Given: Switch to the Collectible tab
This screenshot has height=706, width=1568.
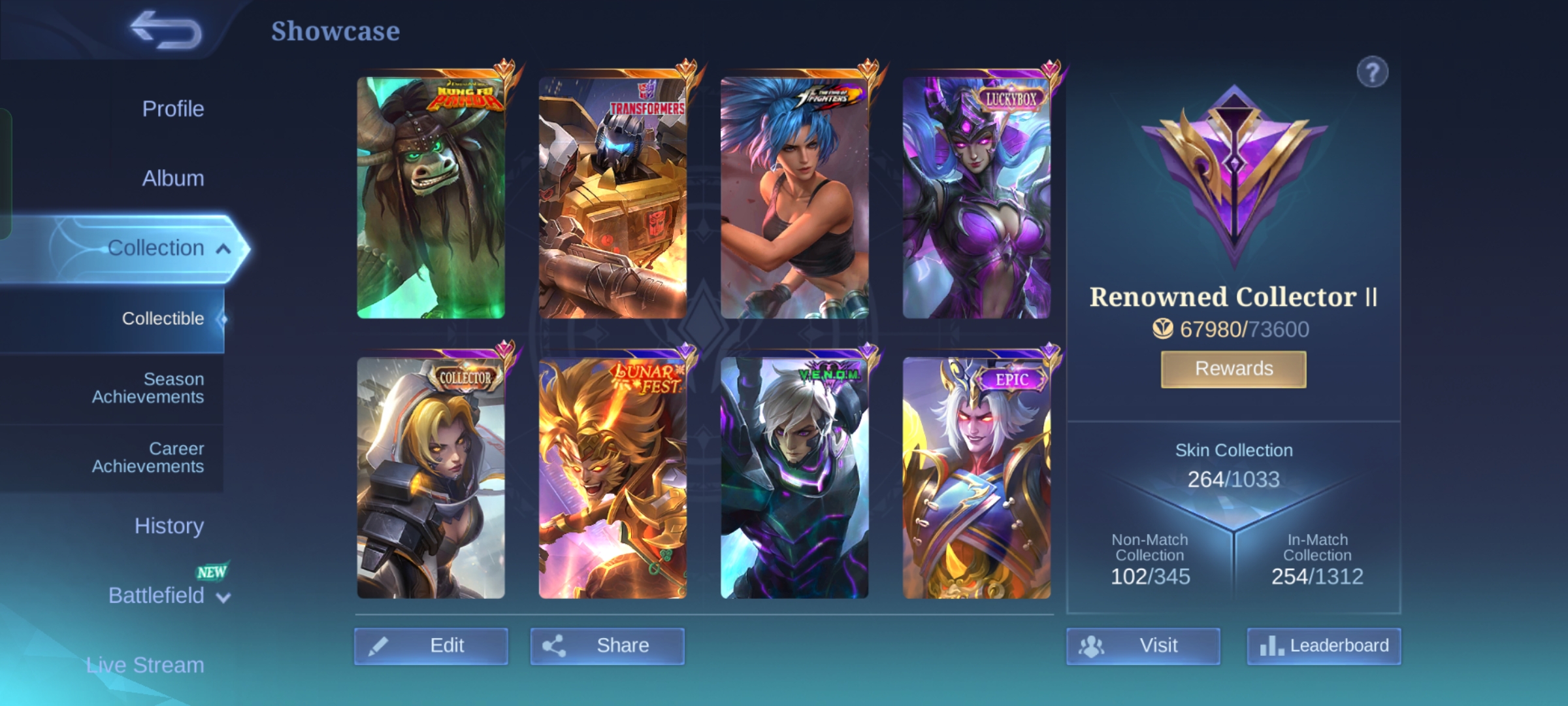Looking at the screenshot, I should pos(163,318).
